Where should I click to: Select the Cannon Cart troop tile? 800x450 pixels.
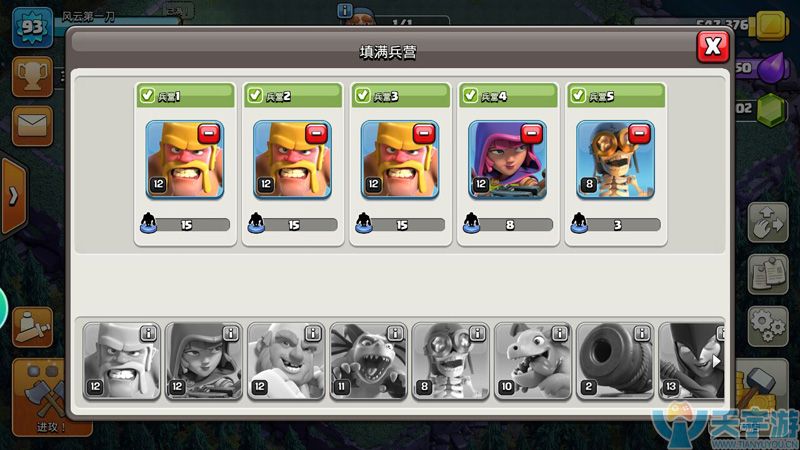(x=612, y=362)
